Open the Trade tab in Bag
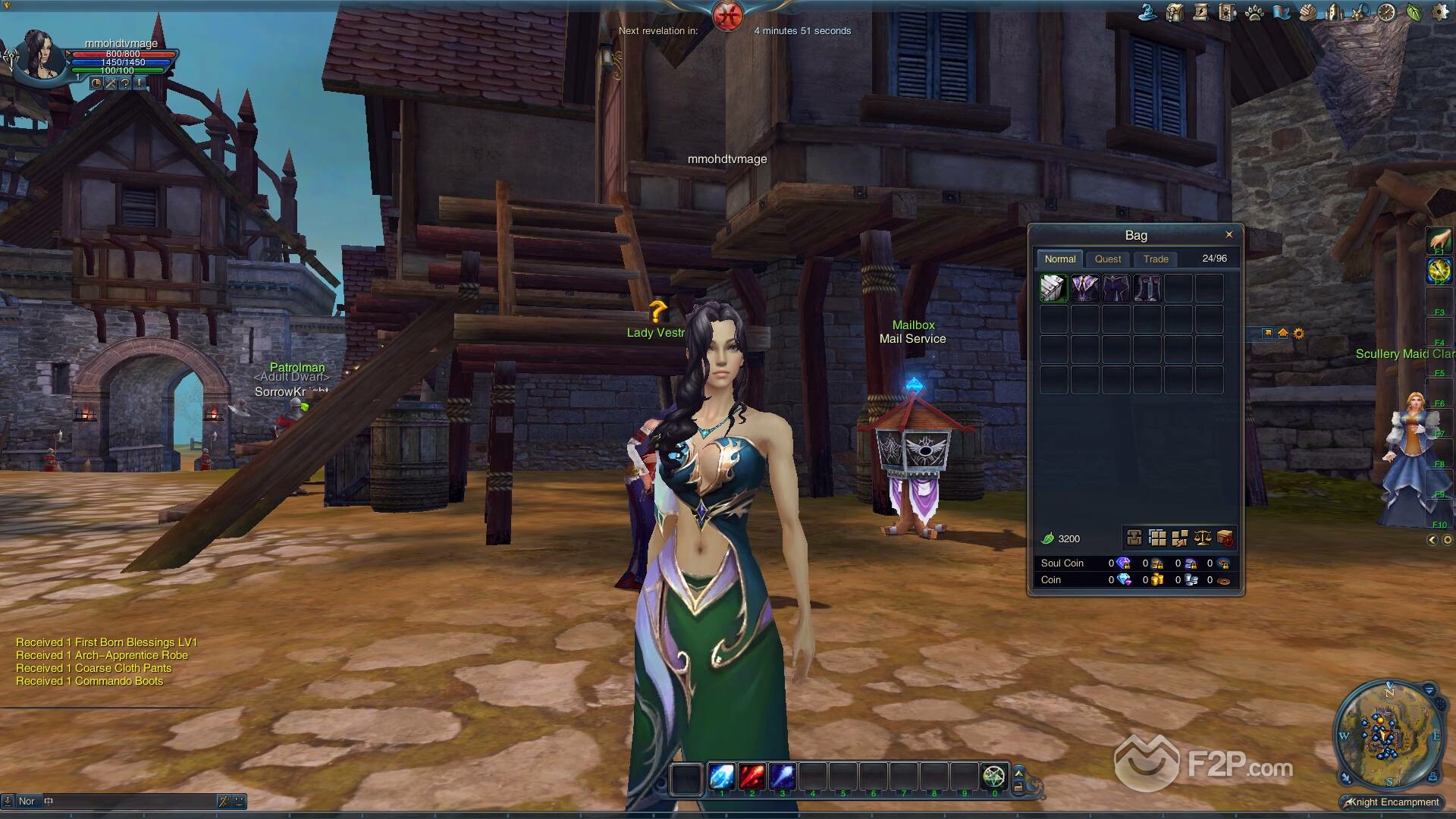Viewport: 1456px width, 819px height. [x=1156, y=259]
